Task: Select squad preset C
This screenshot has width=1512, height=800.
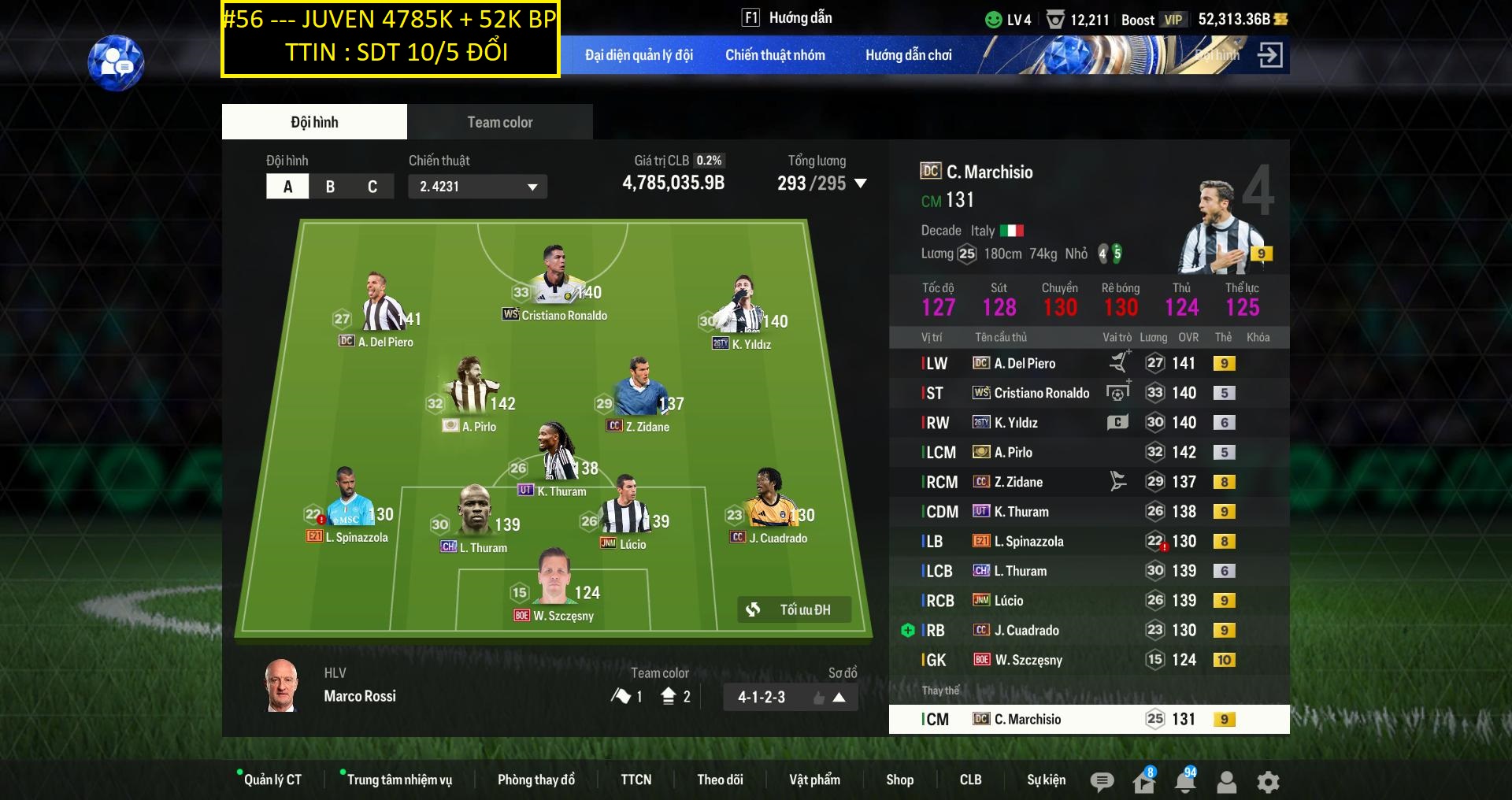Action: [373, 186]
